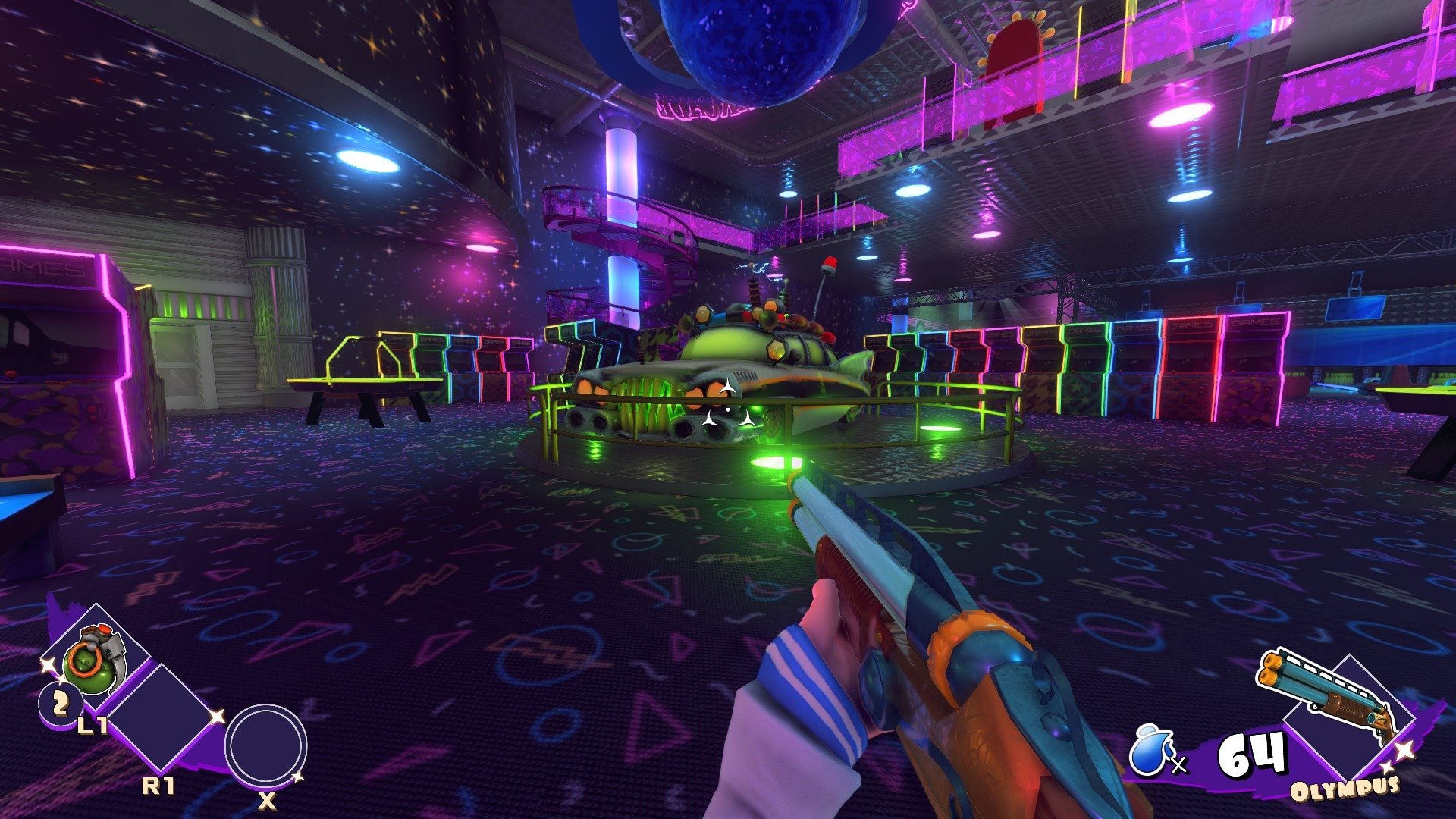Select the empty circular ability slot
This screenshot has width=1456, height=819.
pos(266,745)
